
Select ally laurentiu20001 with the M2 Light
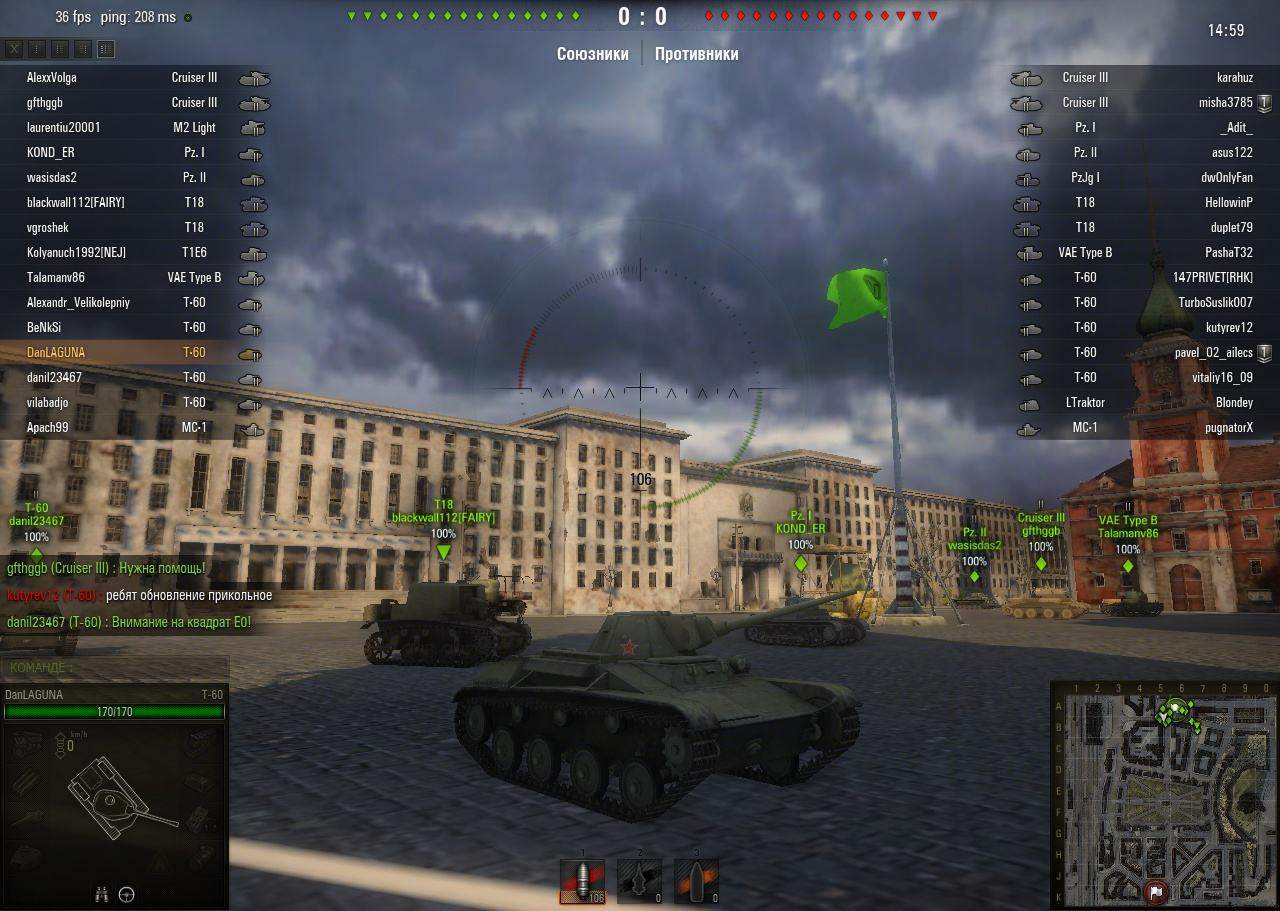pos(64,127)
